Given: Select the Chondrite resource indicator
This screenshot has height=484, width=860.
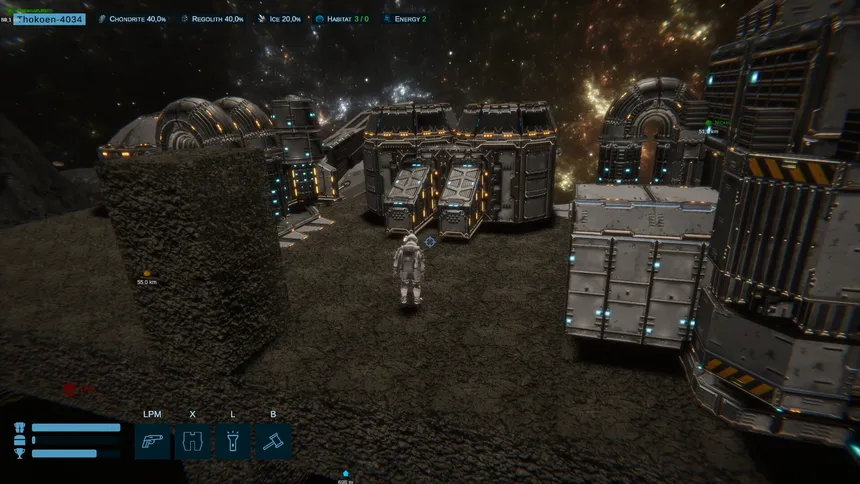Looking at the screenshot, I should coord(131,19).
